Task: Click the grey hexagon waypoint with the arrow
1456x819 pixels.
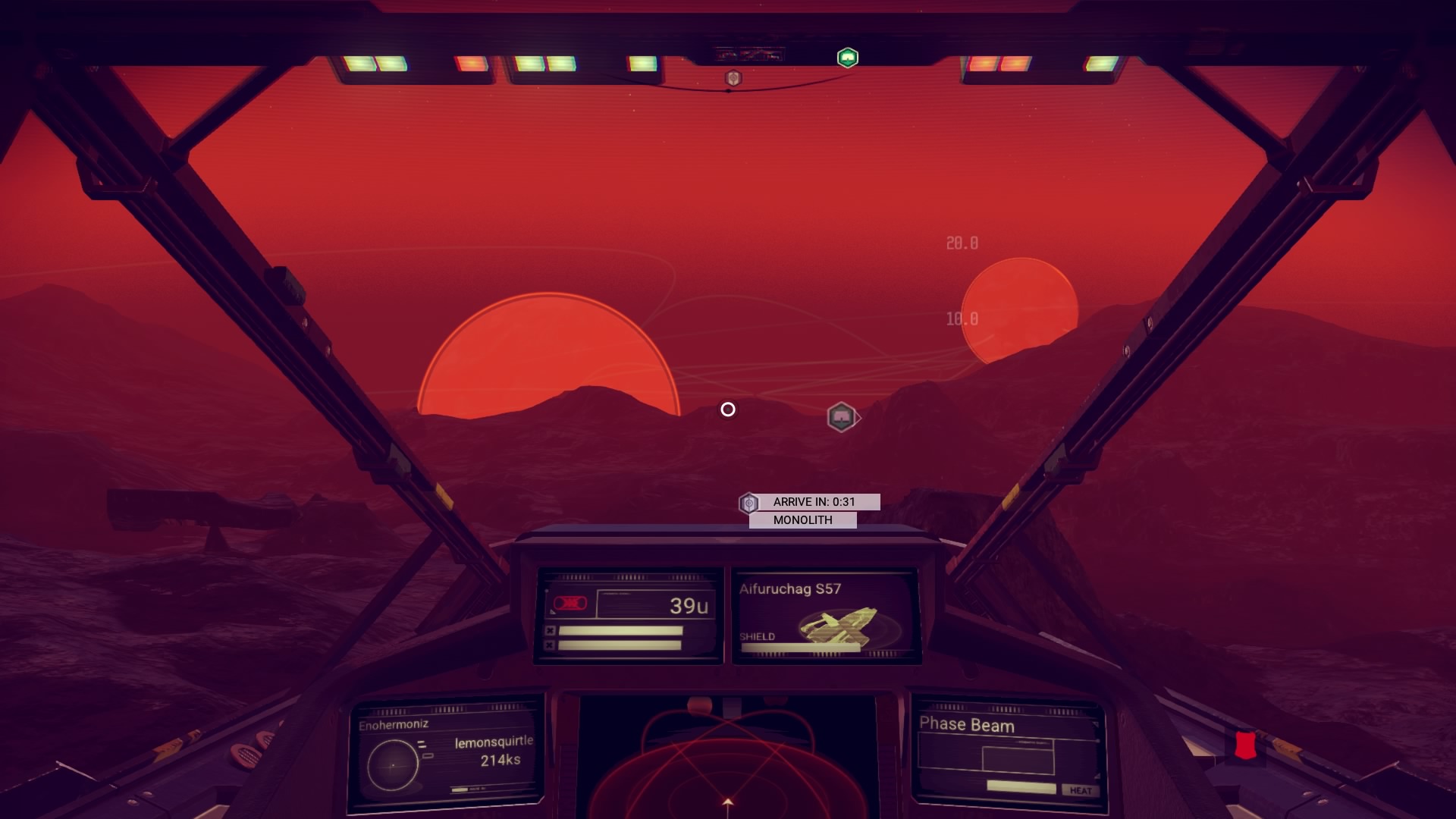Action: pos(841,417)
